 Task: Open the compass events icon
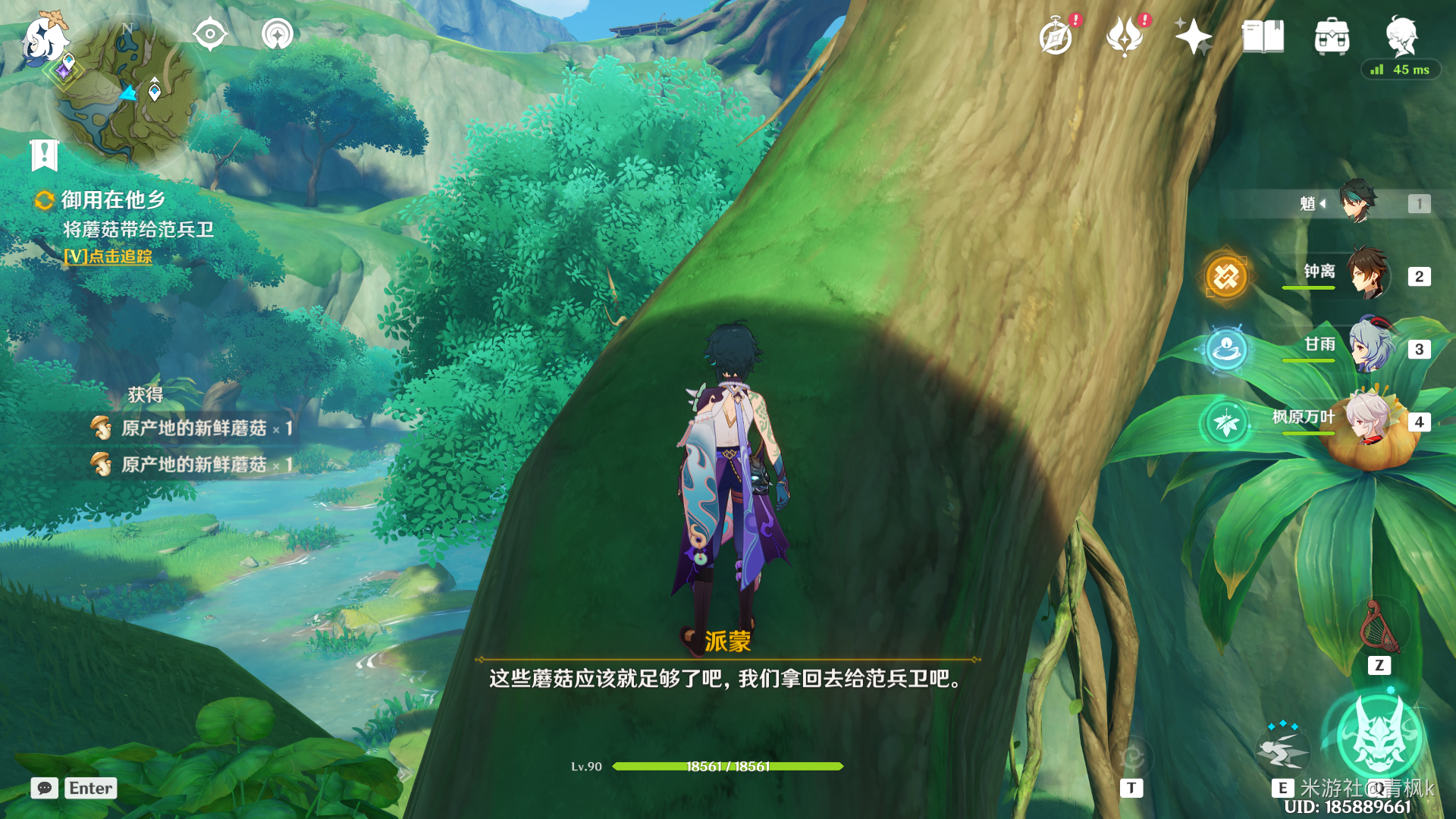[1056, 36]
